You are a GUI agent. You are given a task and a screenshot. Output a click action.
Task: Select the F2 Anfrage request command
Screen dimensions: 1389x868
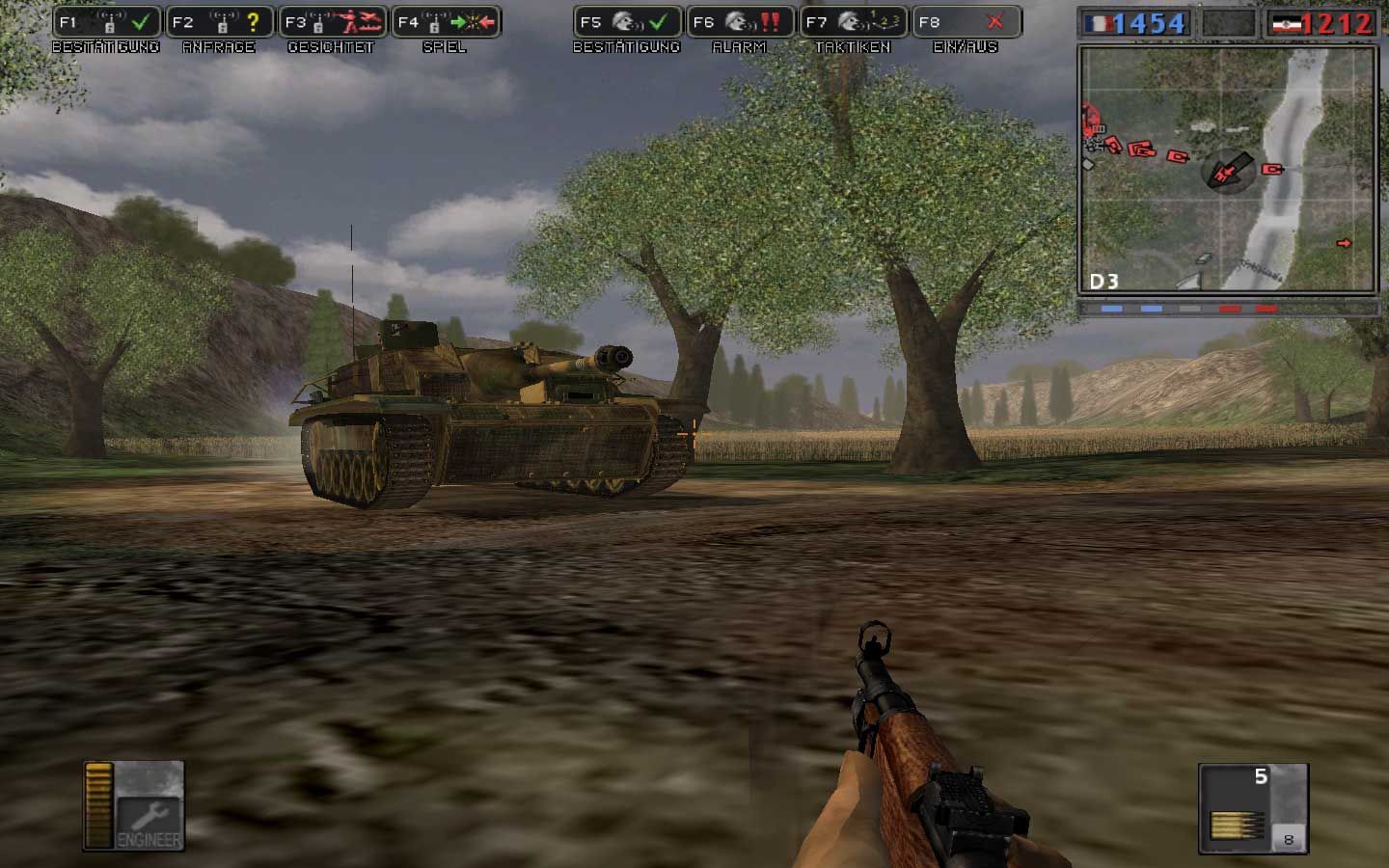(x=219, y=21)
